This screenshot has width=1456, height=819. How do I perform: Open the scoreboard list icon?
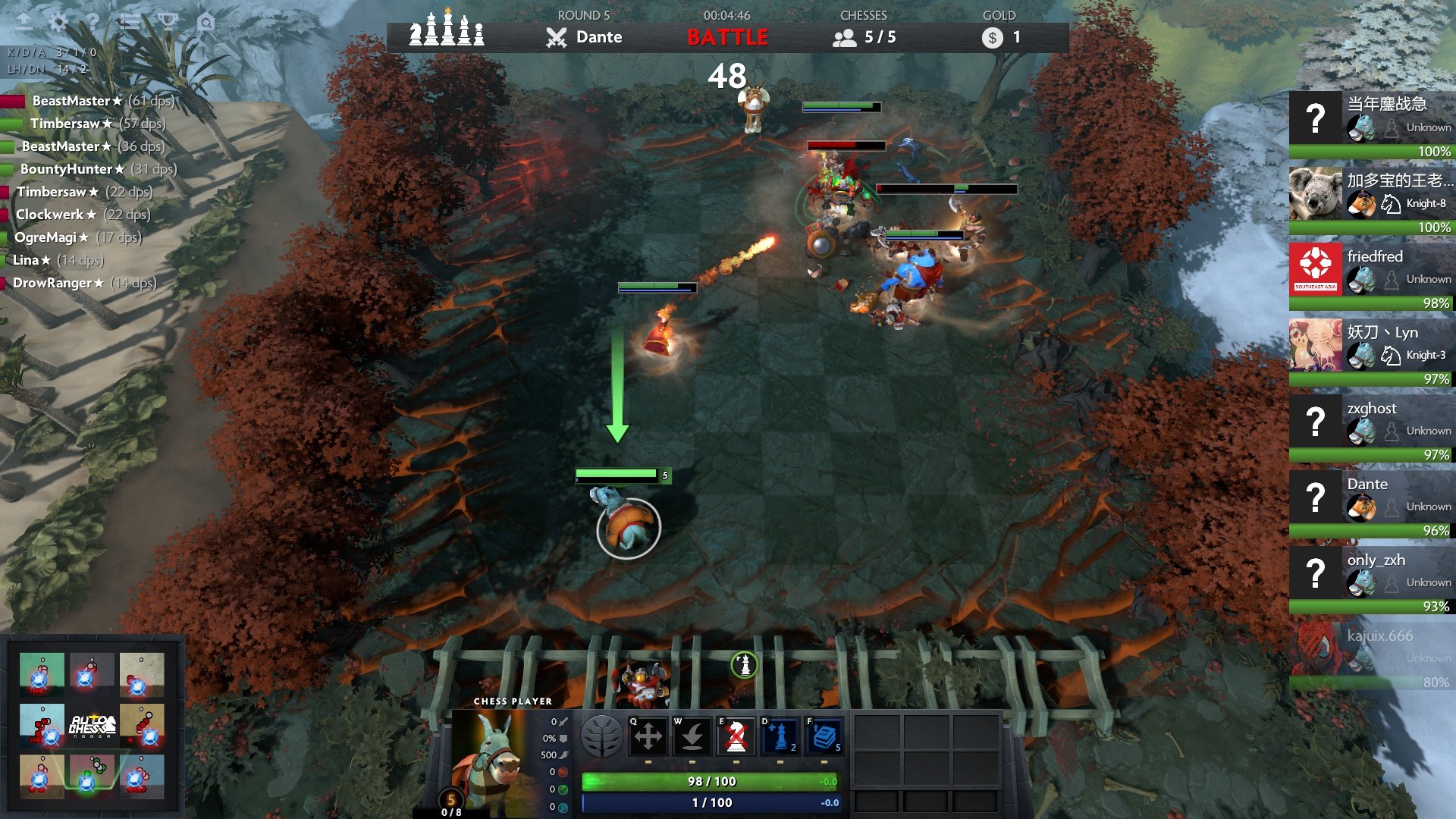pyautogui.click(x=130, y=22)
